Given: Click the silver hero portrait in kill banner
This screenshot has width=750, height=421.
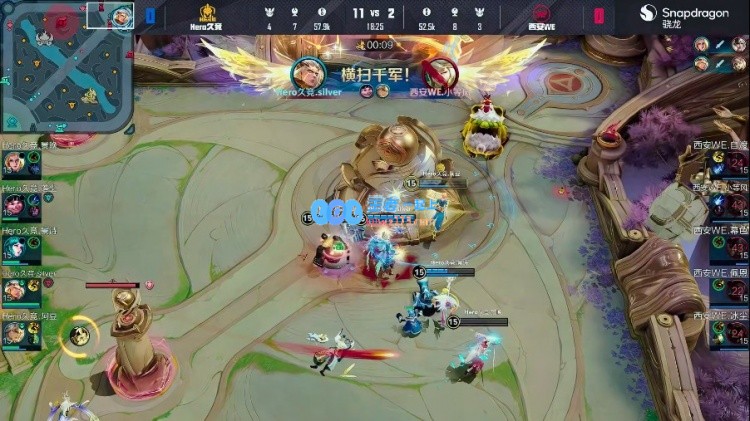Looking at the screenshot, I should click(307, 72).
